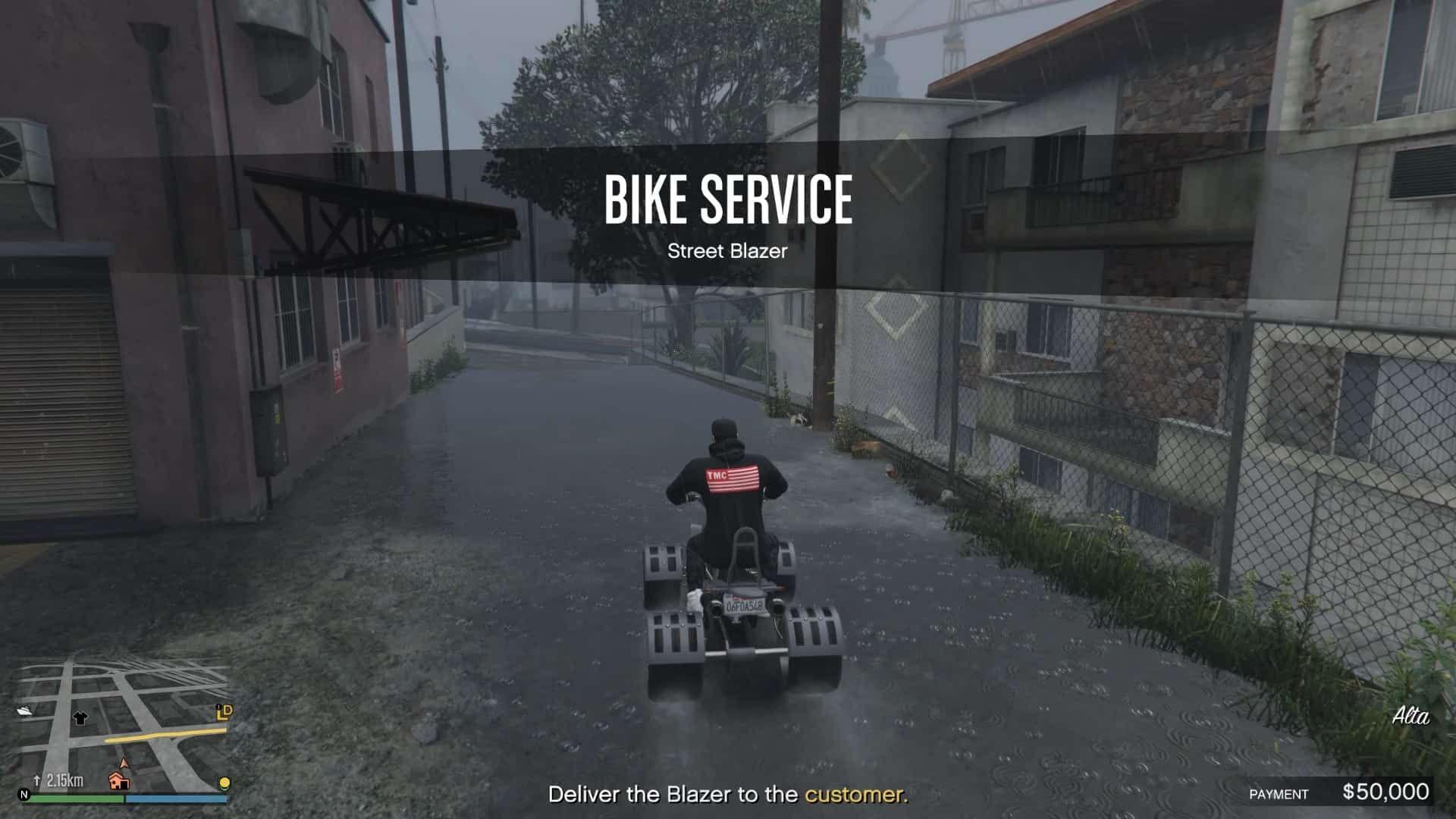Click the Street Blazer subtitle
The image size is (1456, 819).
pyautogui.click(x=728, y=251)
